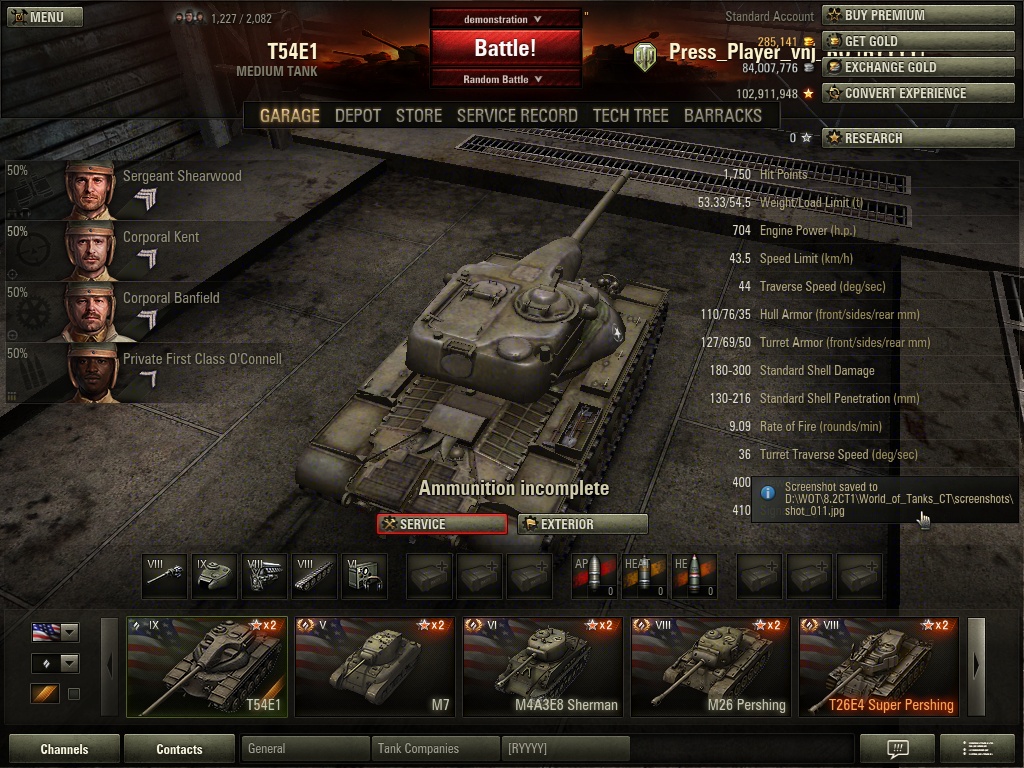View the Service Record tab

(516, 116)
